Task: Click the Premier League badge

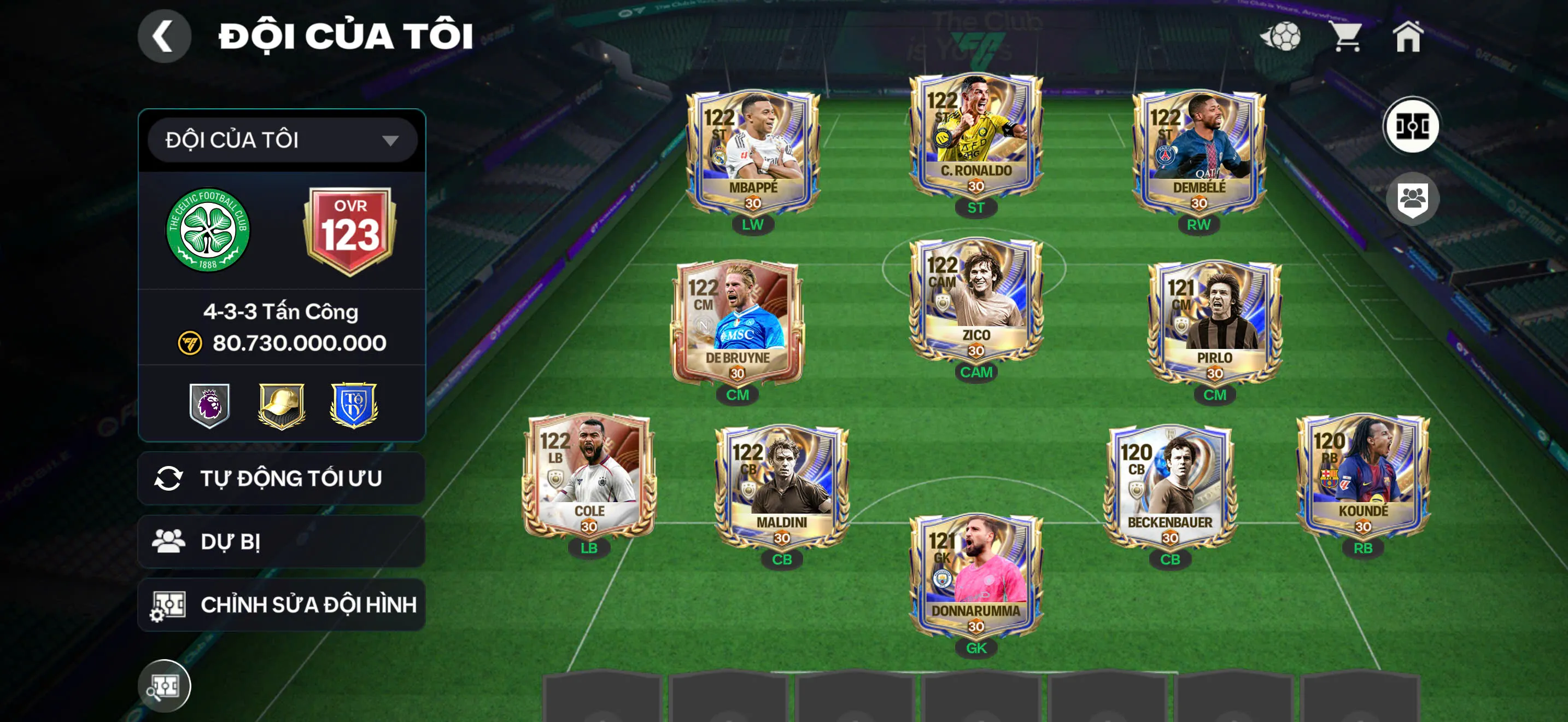Action: point(209,405)
